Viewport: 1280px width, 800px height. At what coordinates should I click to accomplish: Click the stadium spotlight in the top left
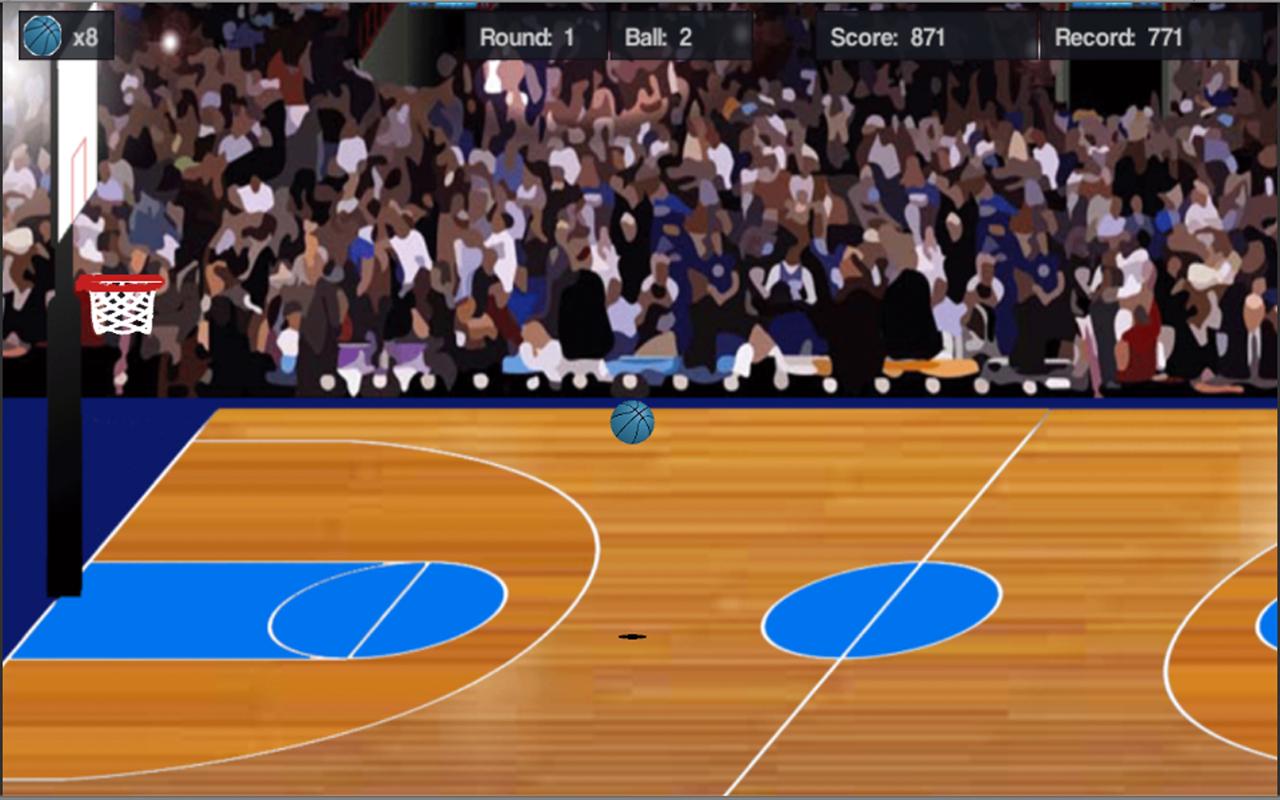(170, 40)
